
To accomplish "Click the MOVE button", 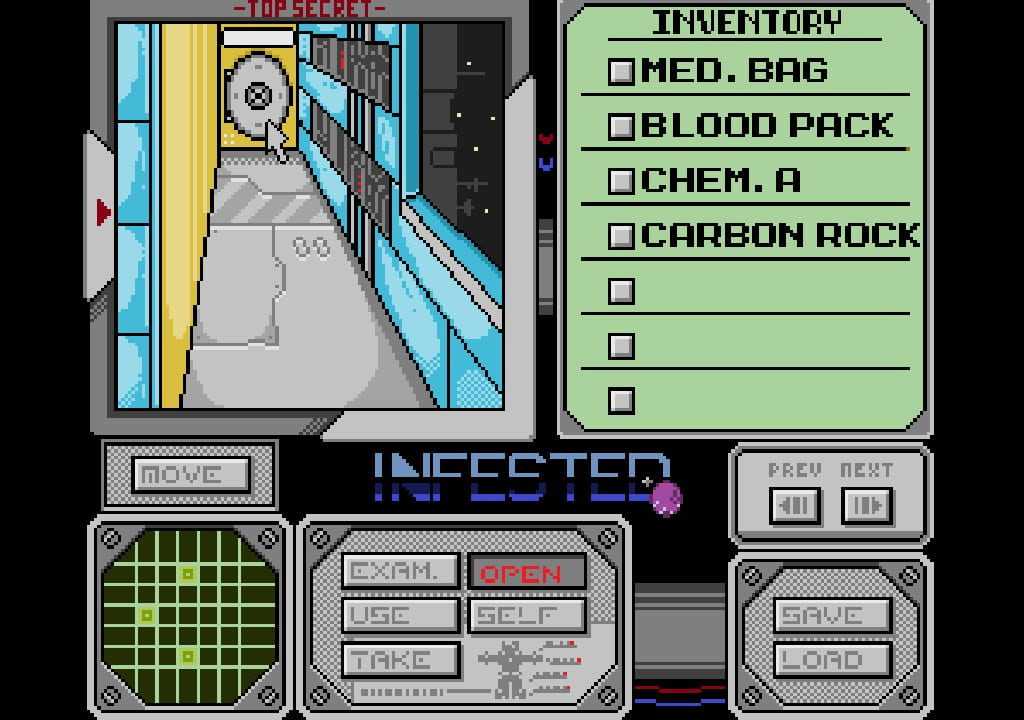I will pyautogui.click(x=190, y=475).
